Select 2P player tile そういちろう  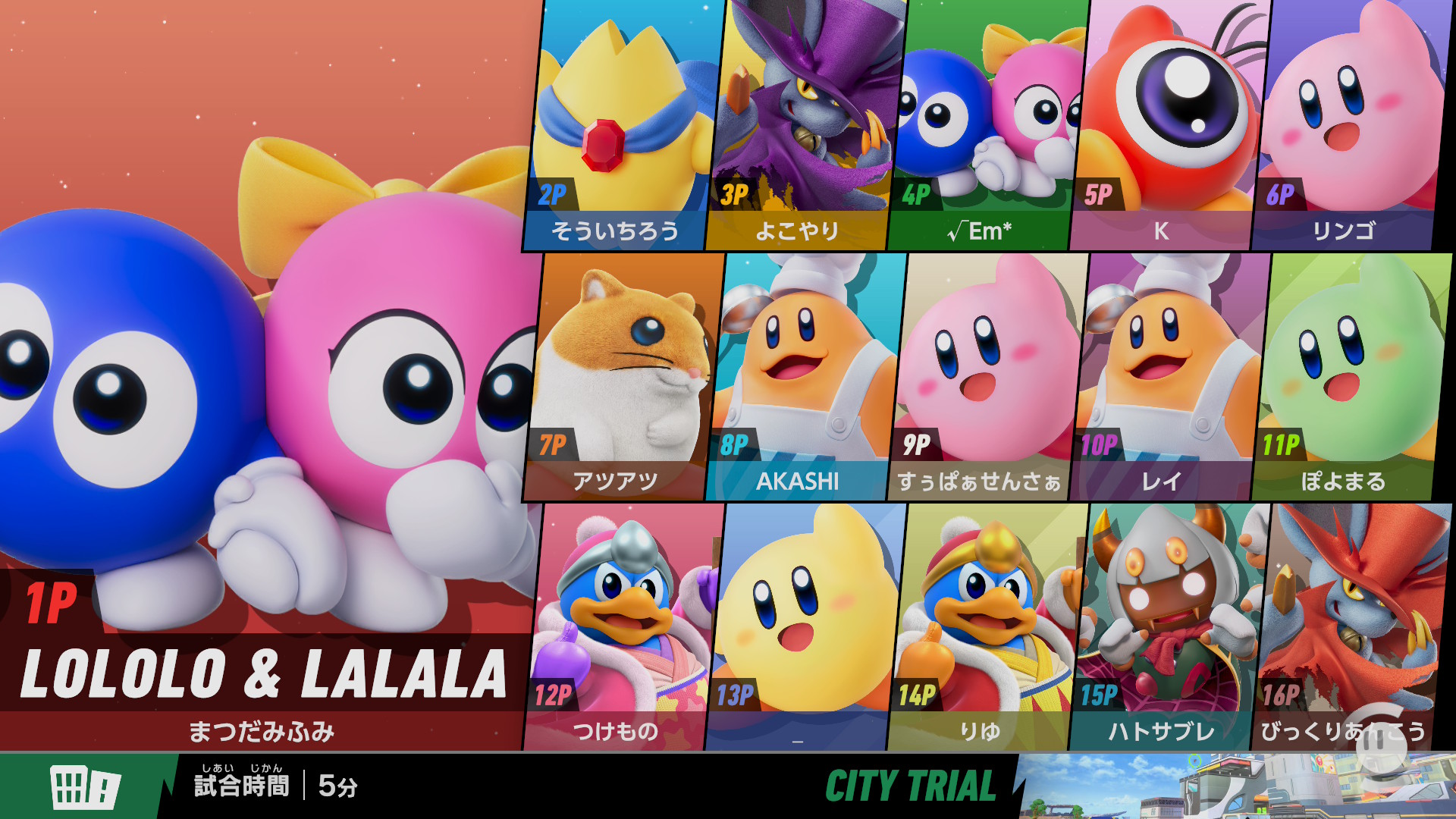(x=622, y=125)
